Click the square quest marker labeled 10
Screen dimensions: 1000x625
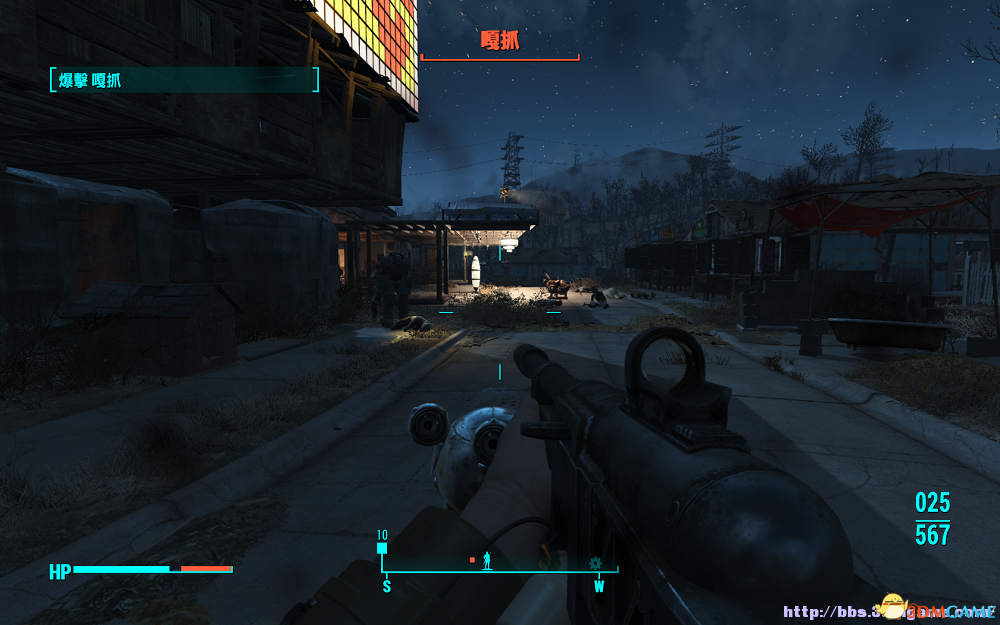pyautogui.click(x=382, y=548)
